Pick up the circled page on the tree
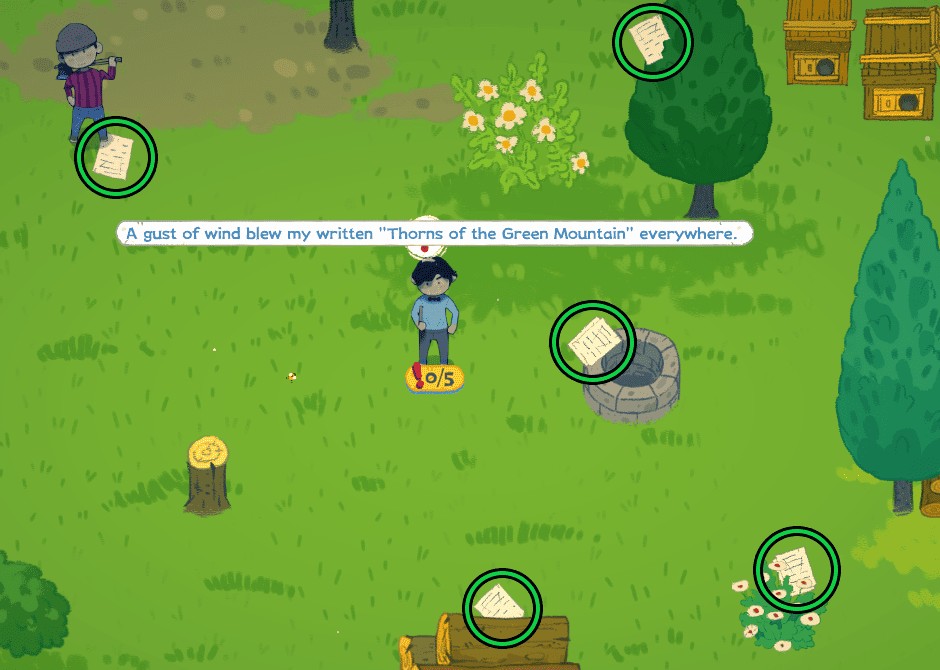The width and height of the screenshot is (940, 670). point(652,41)
